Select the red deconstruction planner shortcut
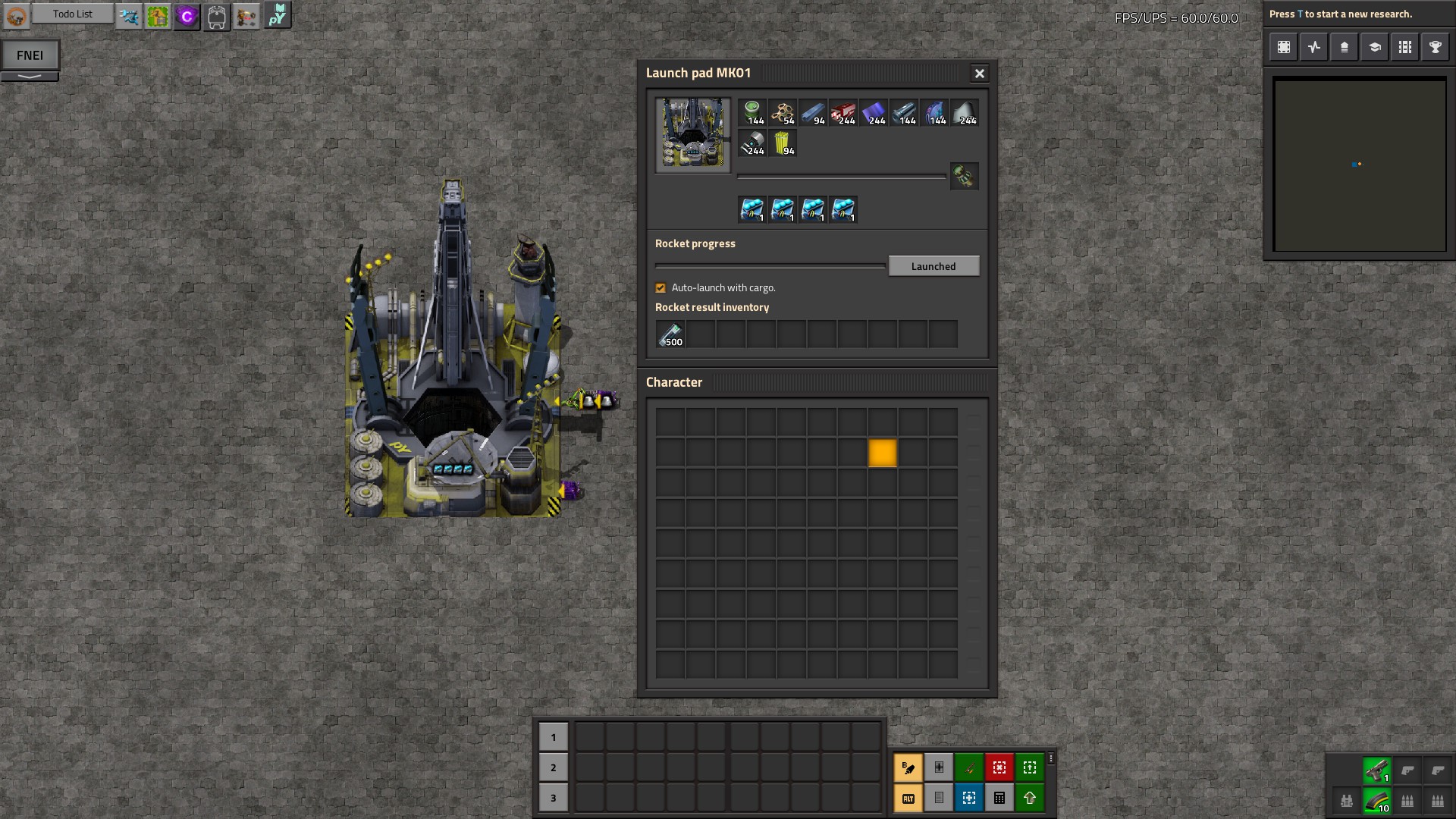Screen dimensions: 1456x819 pyautogui.click(x=999, y=767)
